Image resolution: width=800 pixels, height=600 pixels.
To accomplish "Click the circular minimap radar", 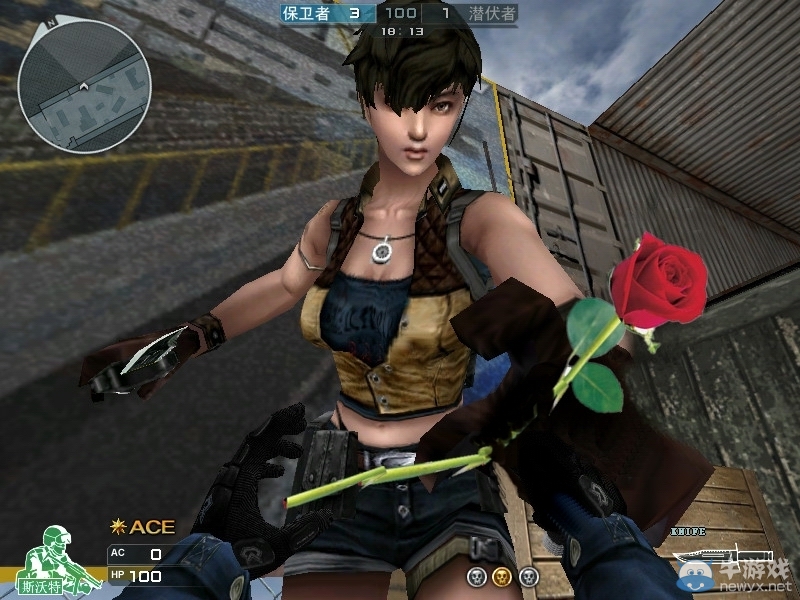I will [84, 85].
